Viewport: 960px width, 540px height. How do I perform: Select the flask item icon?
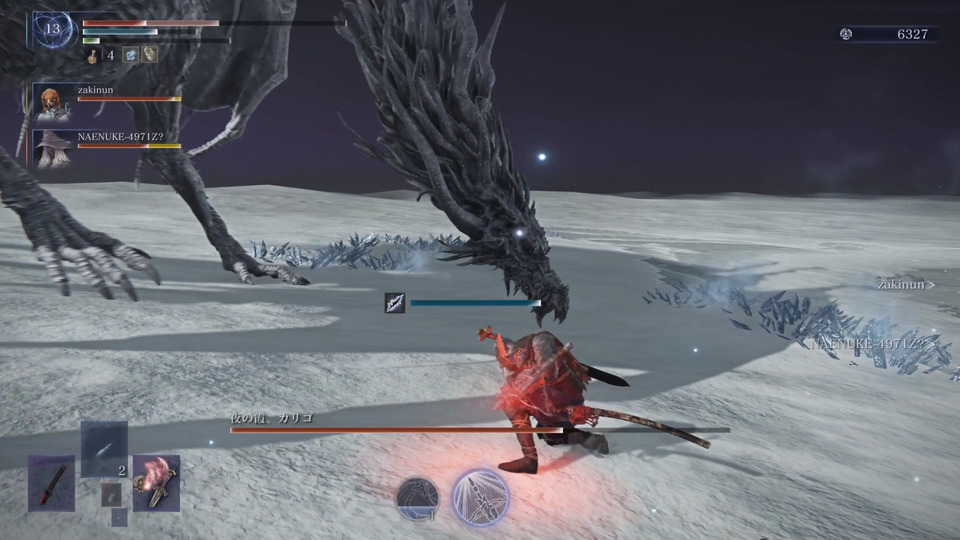pos(92,55)
